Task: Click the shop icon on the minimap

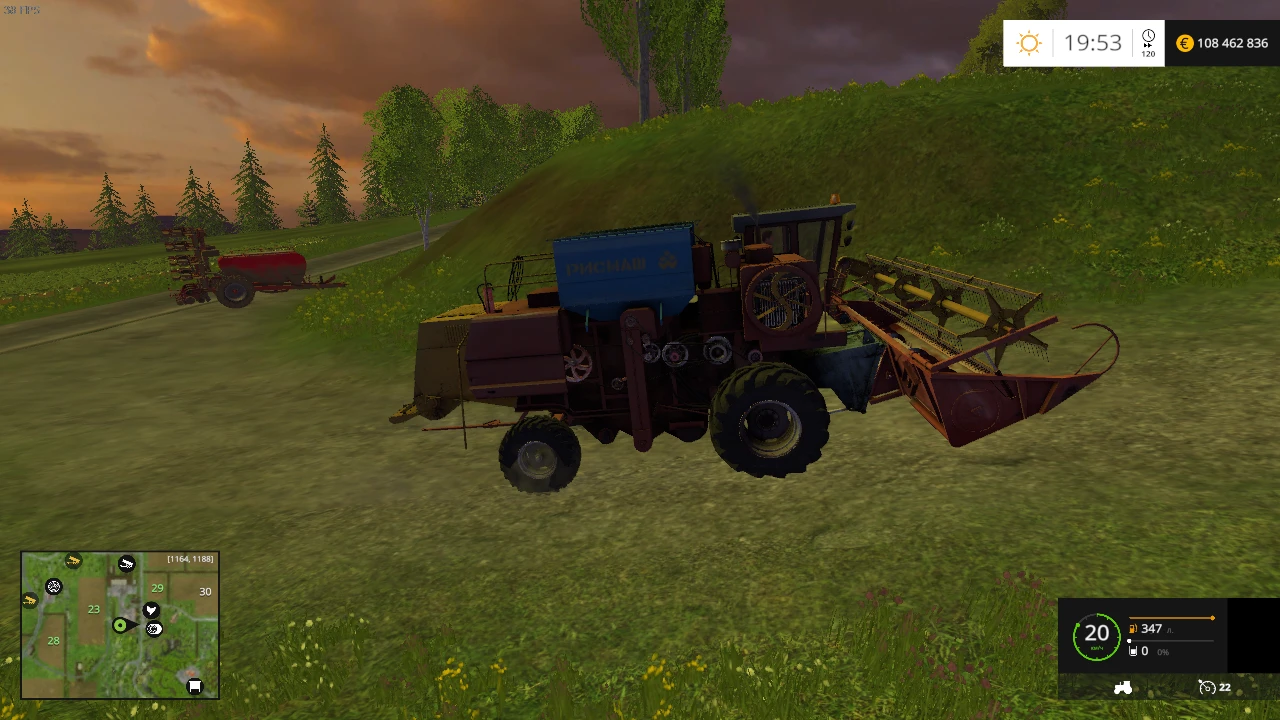Action: pos(195,686)
